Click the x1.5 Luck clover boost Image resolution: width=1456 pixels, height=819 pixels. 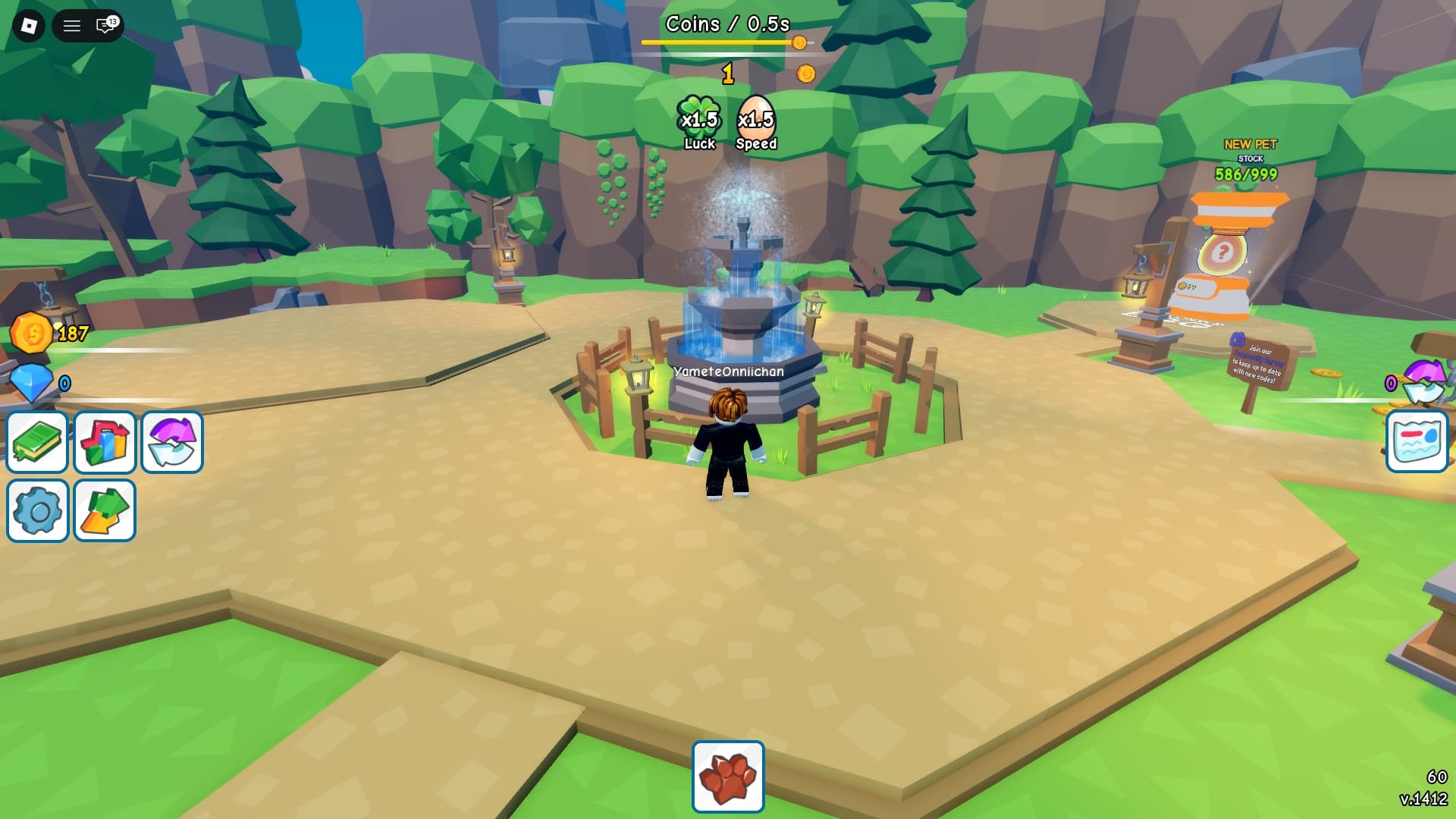pyautogui.click(x=698, y=122)
